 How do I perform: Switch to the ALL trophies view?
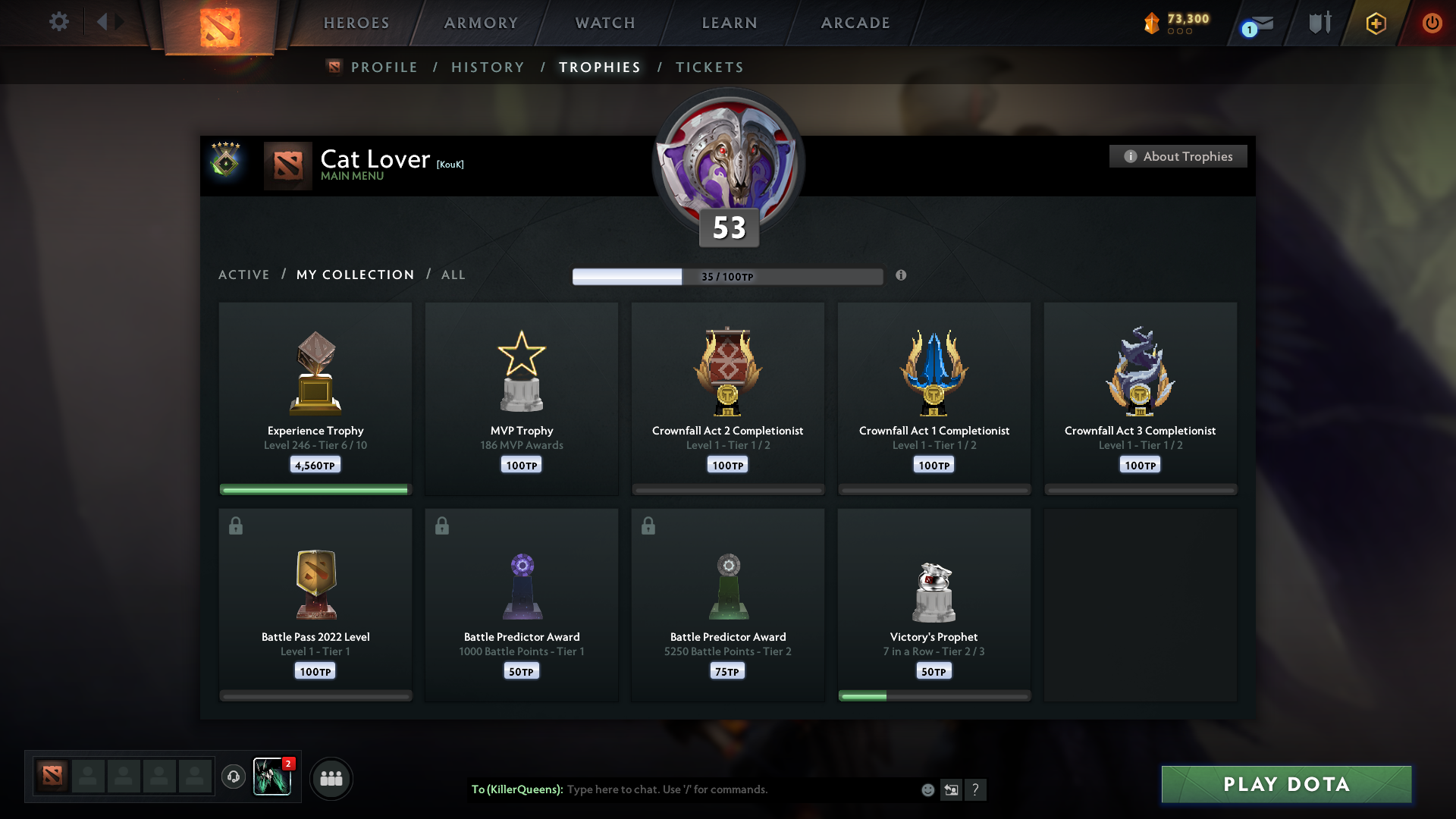(453, 275)
